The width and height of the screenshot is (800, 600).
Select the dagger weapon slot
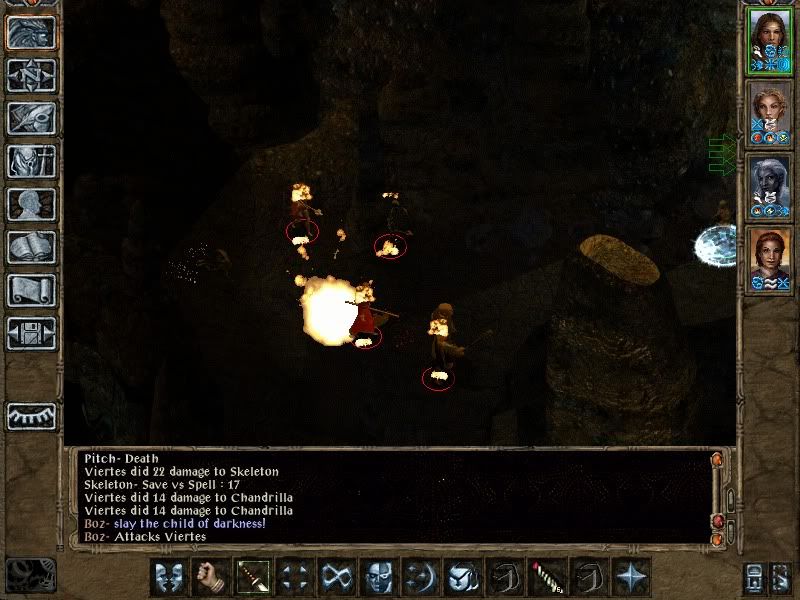[x=251, y=577]
